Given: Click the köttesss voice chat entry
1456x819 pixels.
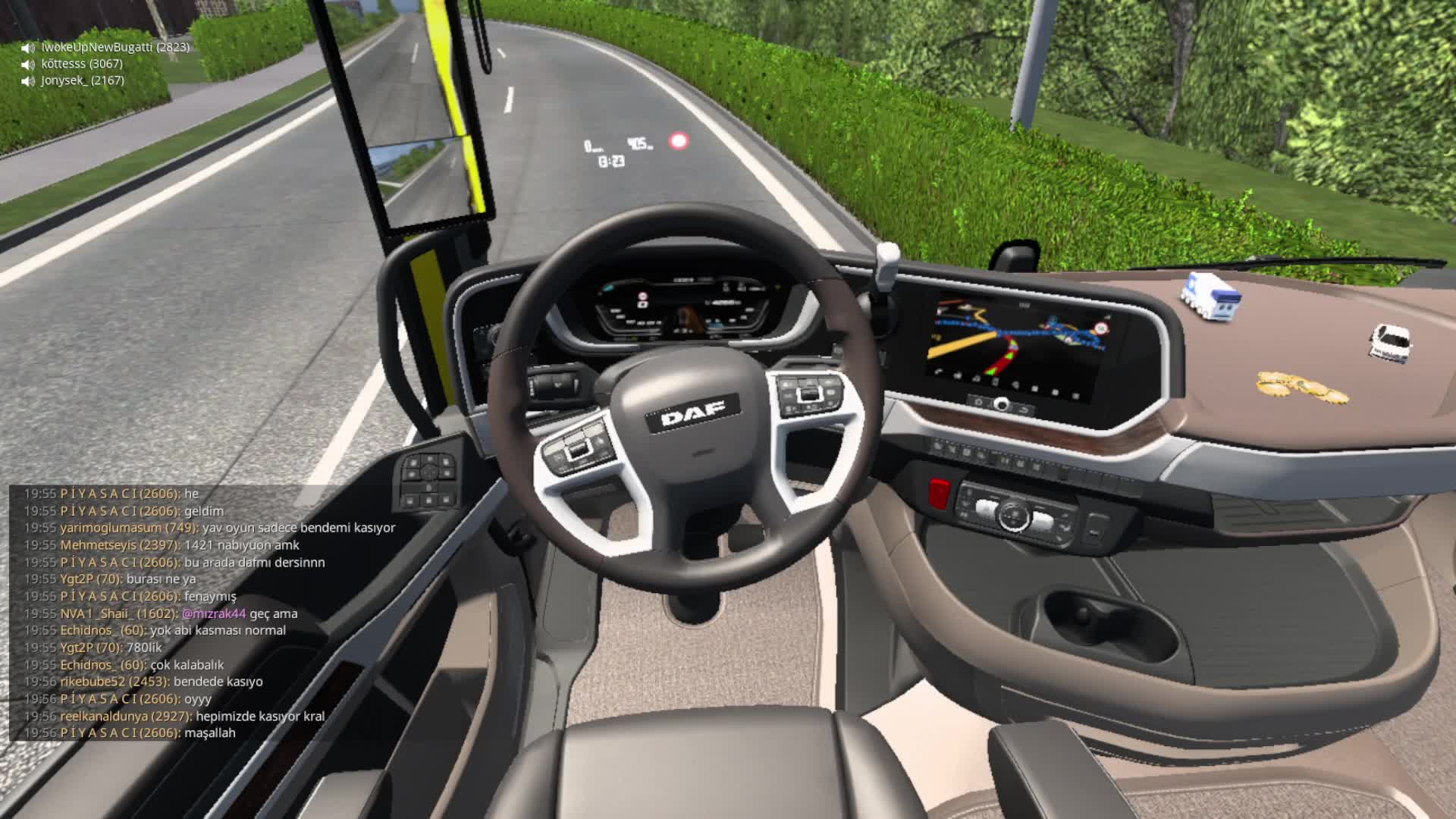Looking at the screenshot, I should 81,64.
